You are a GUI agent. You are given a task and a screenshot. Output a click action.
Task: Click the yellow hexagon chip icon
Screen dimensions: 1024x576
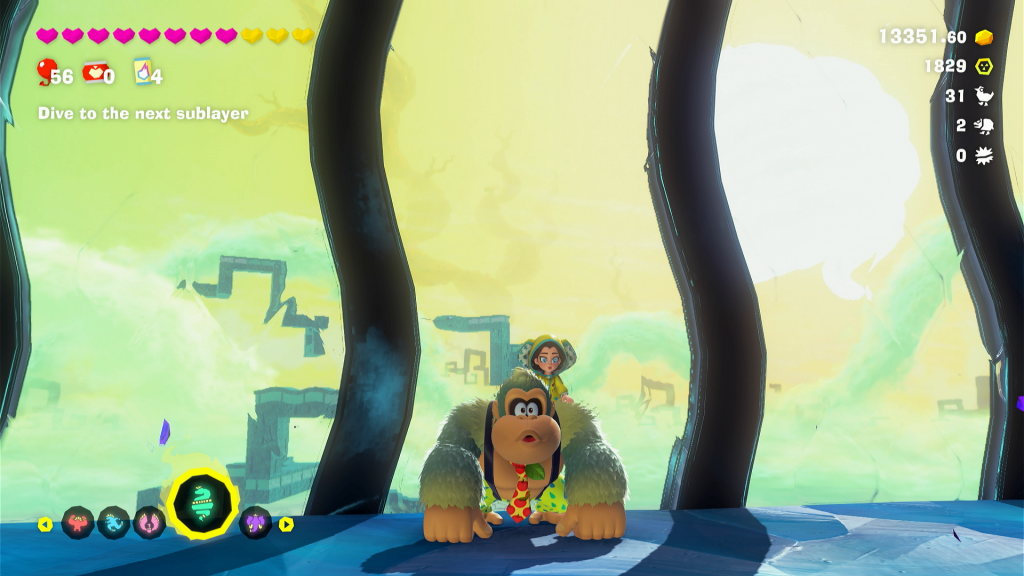(x=985, y=66)
